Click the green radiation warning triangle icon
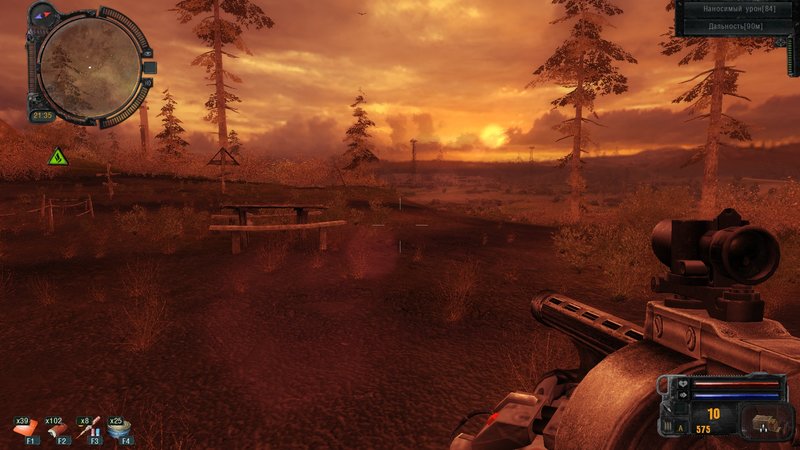Image resolution: width=800 pixels, height=450 pixels. (58, 156)
